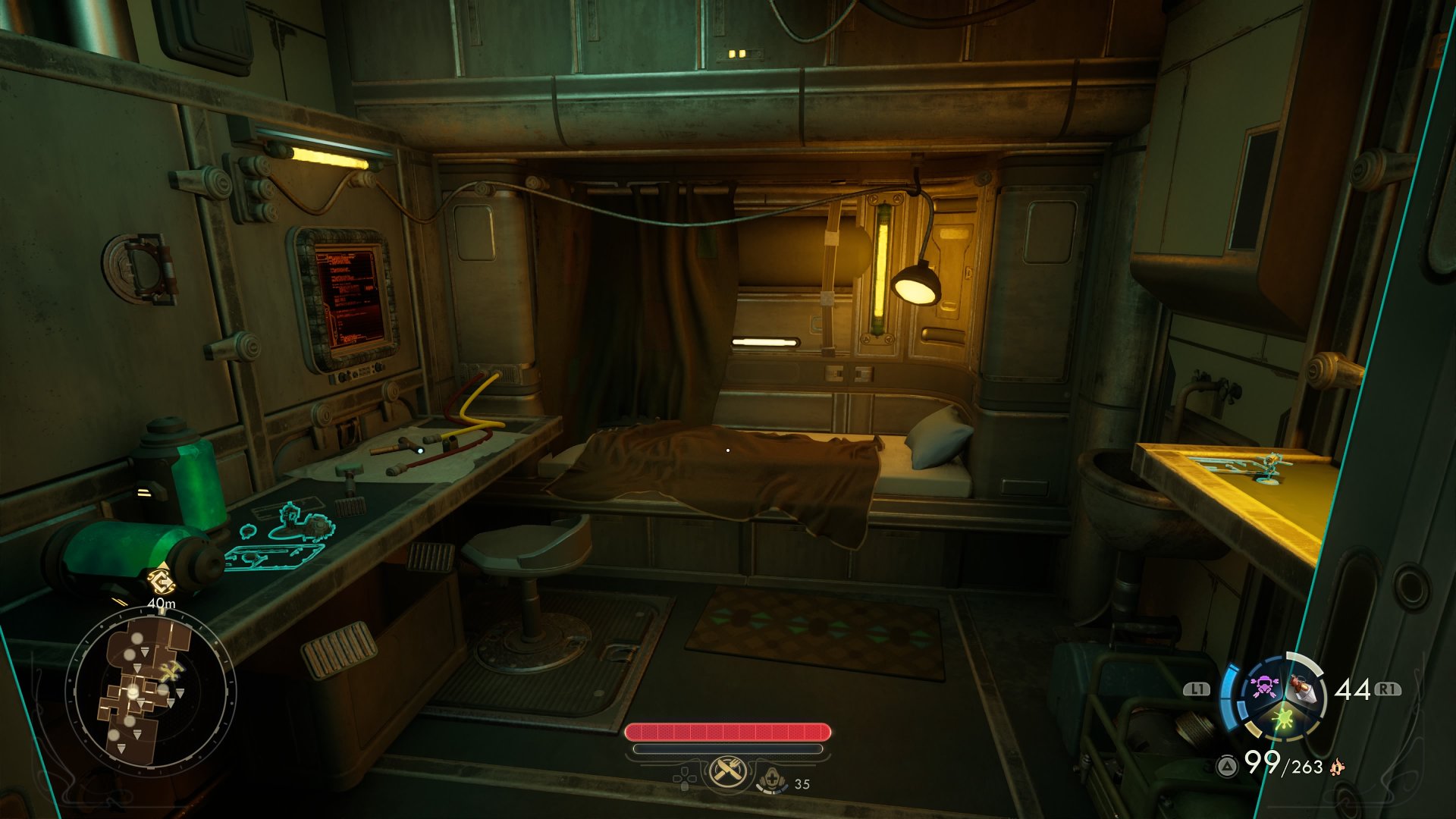Click the flame icon next to the 99/263 counter

pyautogui.click(x=1337, y=768)
